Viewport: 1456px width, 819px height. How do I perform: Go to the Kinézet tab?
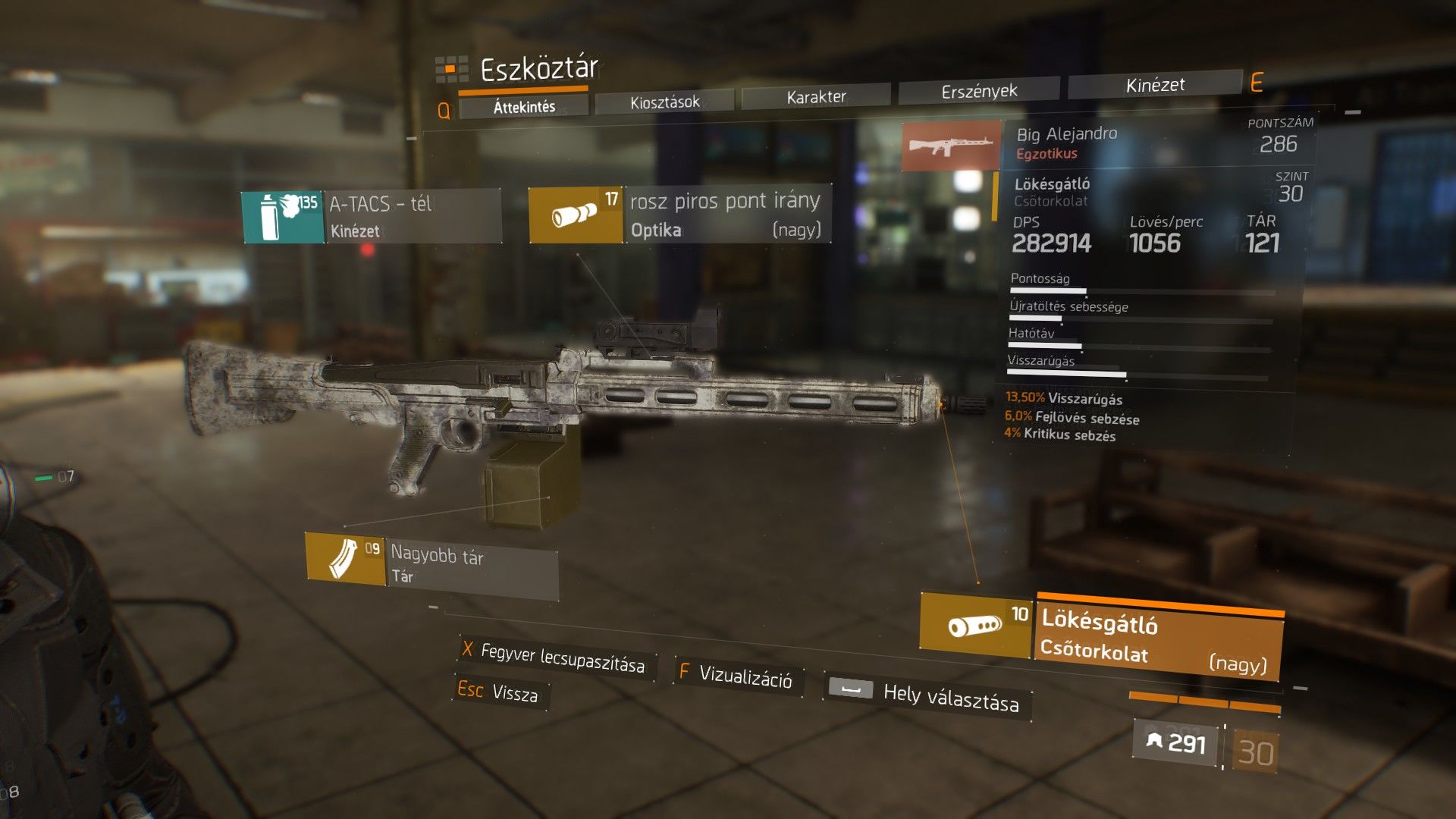click(1154, 85)
